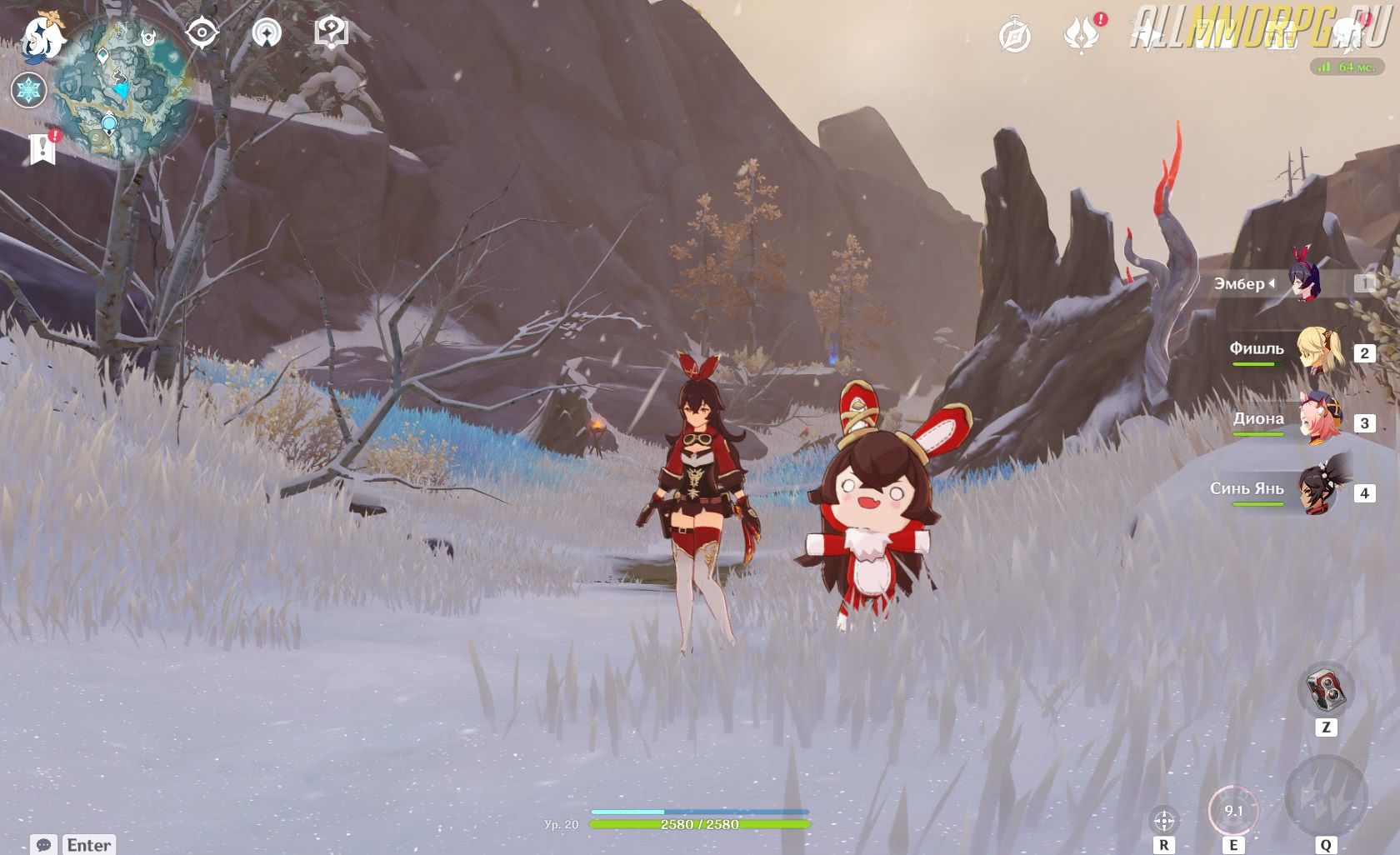Open the signal-wave icon beside the minimap
This screenshot has height=855, width=1400.
[x=267, y=33]
